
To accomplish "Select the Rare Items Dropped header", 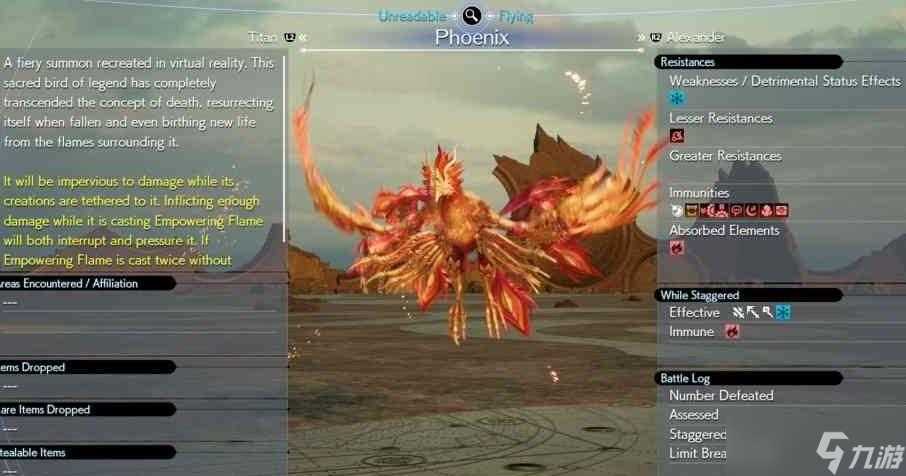I will click(46, 409).
